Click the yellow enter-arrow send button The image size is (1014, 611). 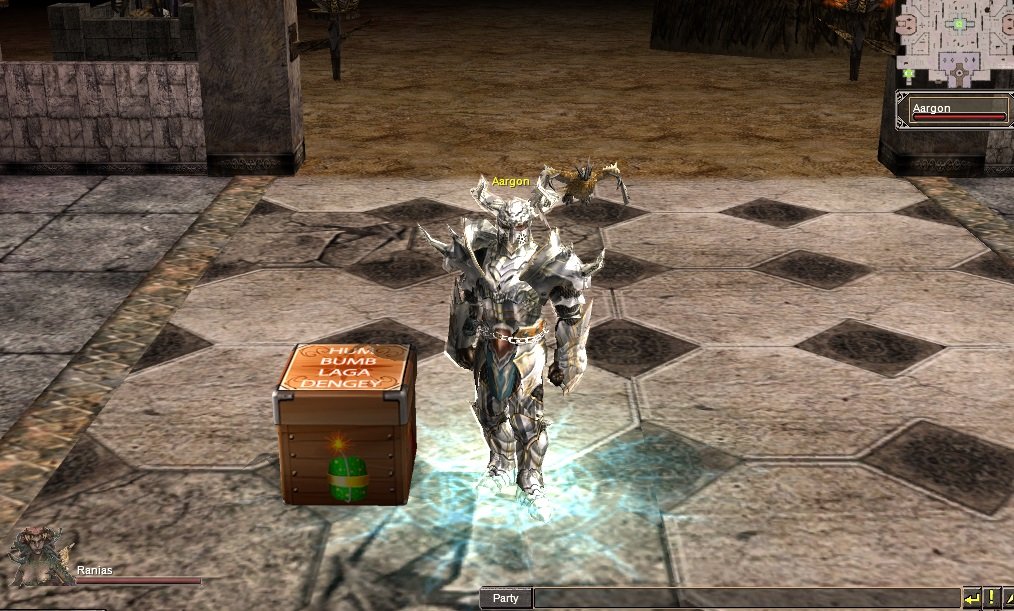972,598
